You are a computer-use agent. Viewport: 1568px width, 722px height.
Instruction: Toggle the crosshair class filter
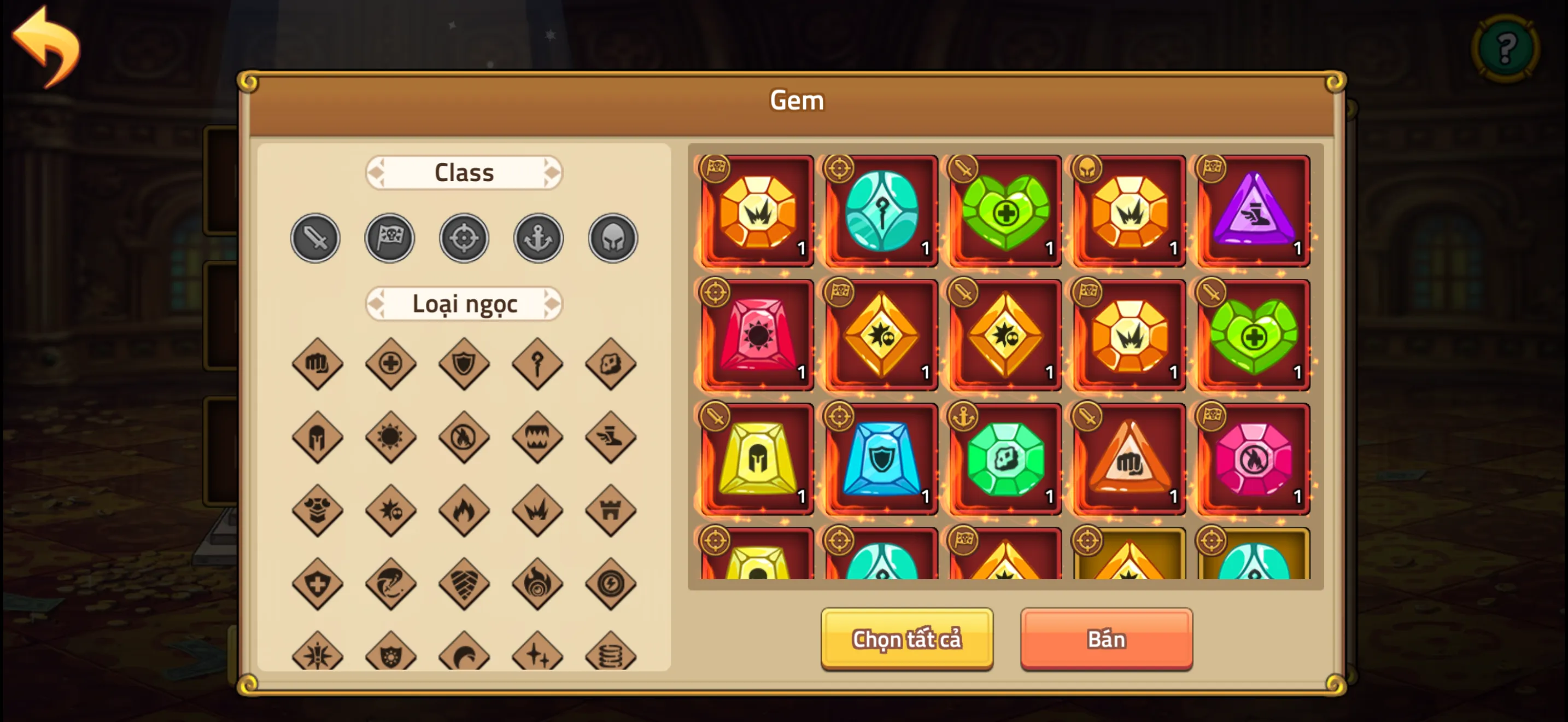tap(464, 238)
